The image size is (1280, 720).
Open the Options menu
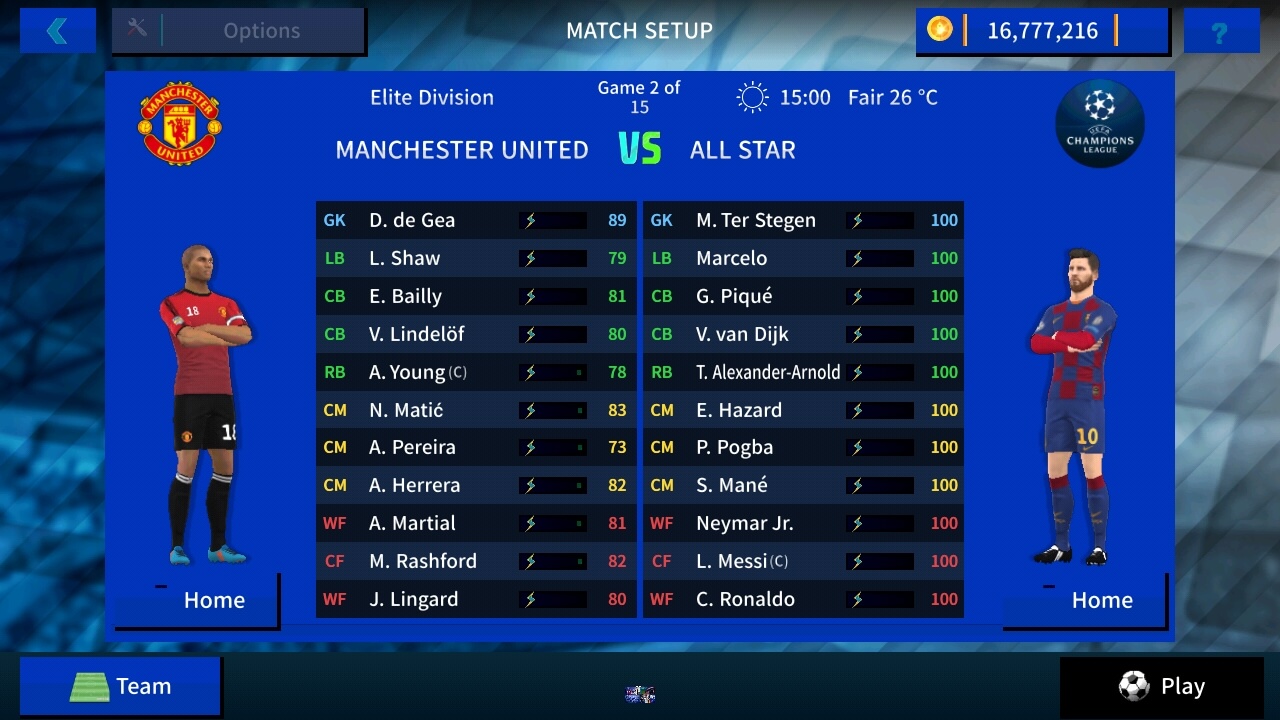click(239, 31)
